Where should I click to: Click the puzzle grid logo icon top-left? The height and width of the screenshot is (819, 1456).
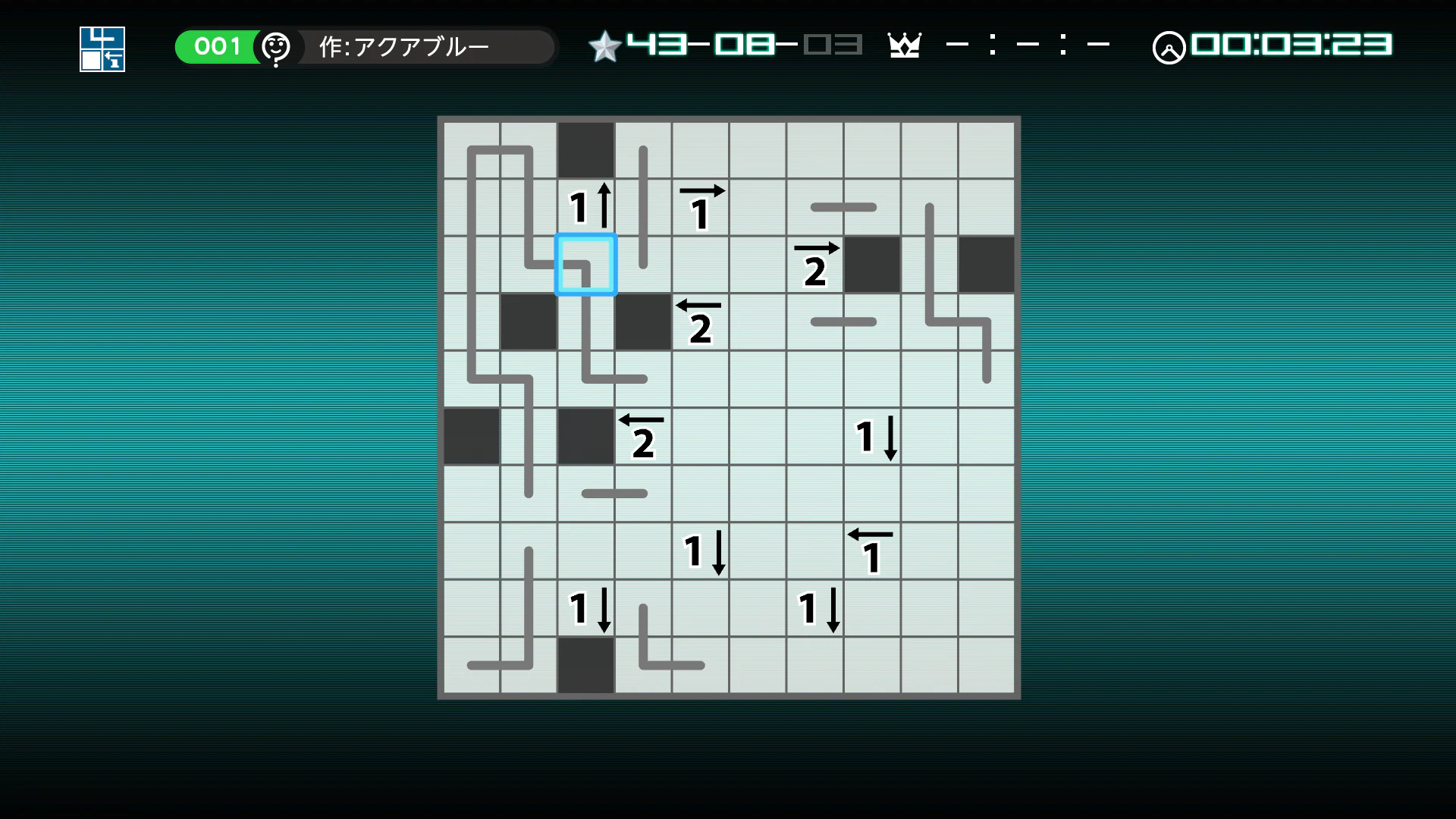coord(101,49)
